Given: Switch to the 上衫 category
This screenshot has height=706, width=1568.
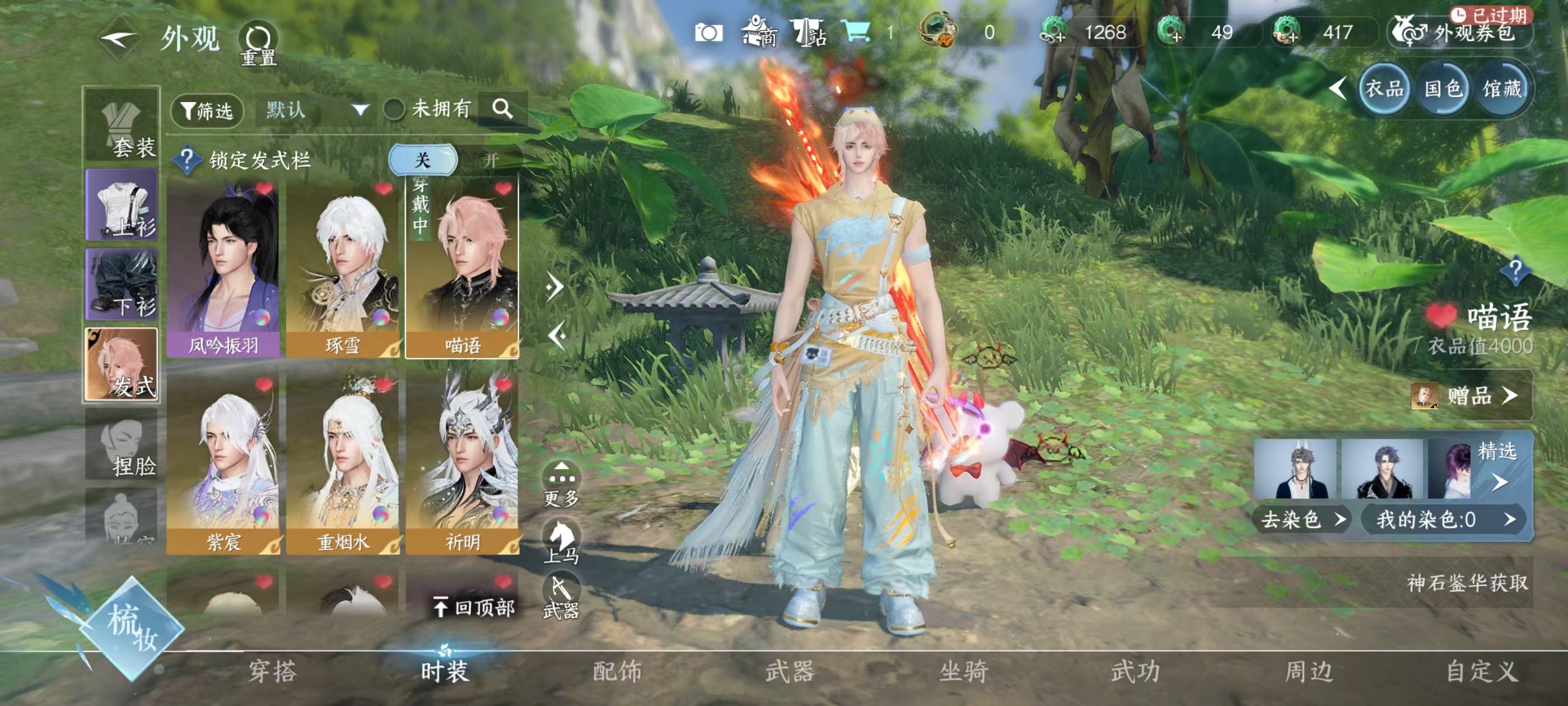Looking at the screenshot, I should [122, 205].
